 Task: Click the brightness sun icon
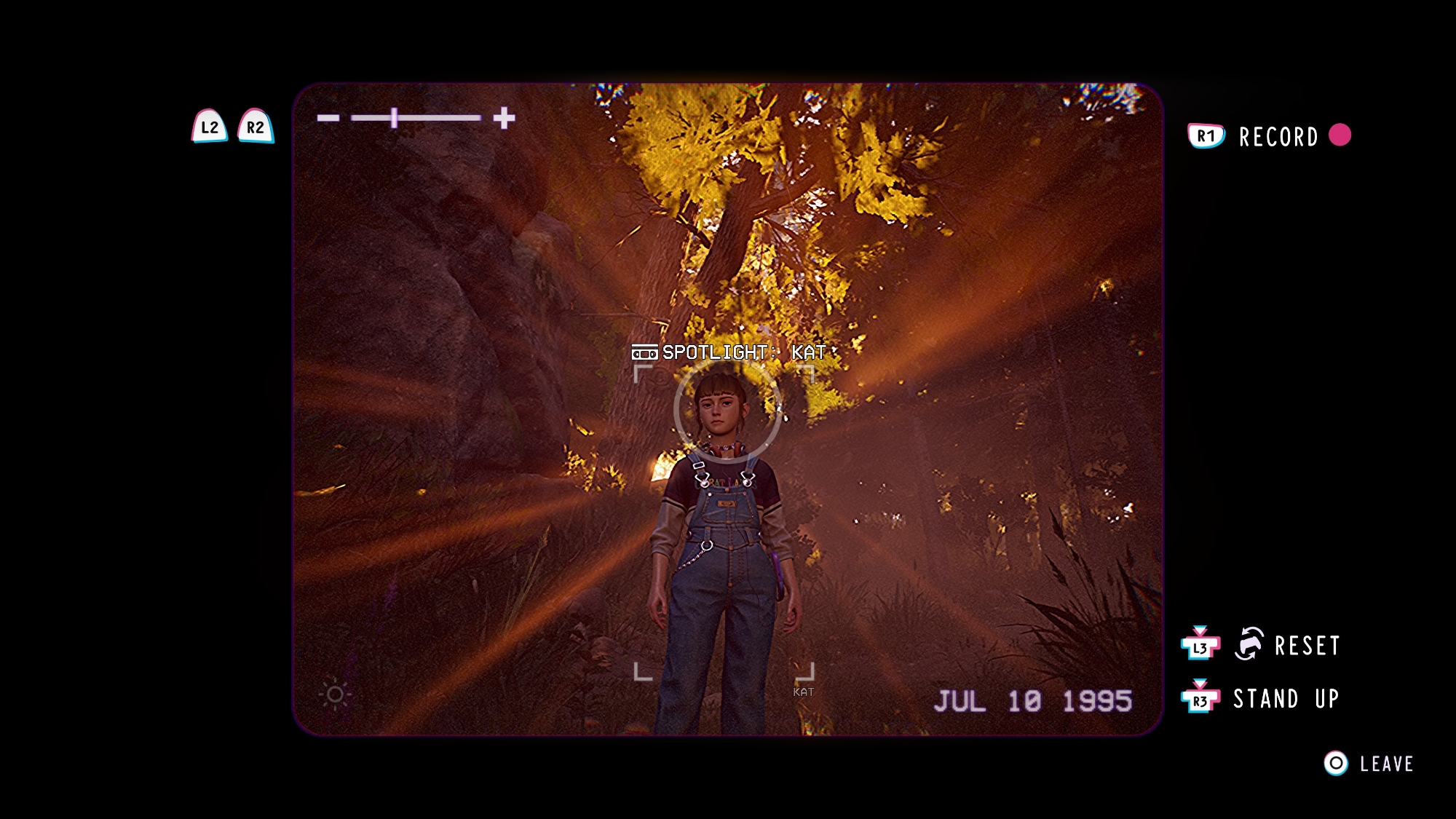point(335,695)
